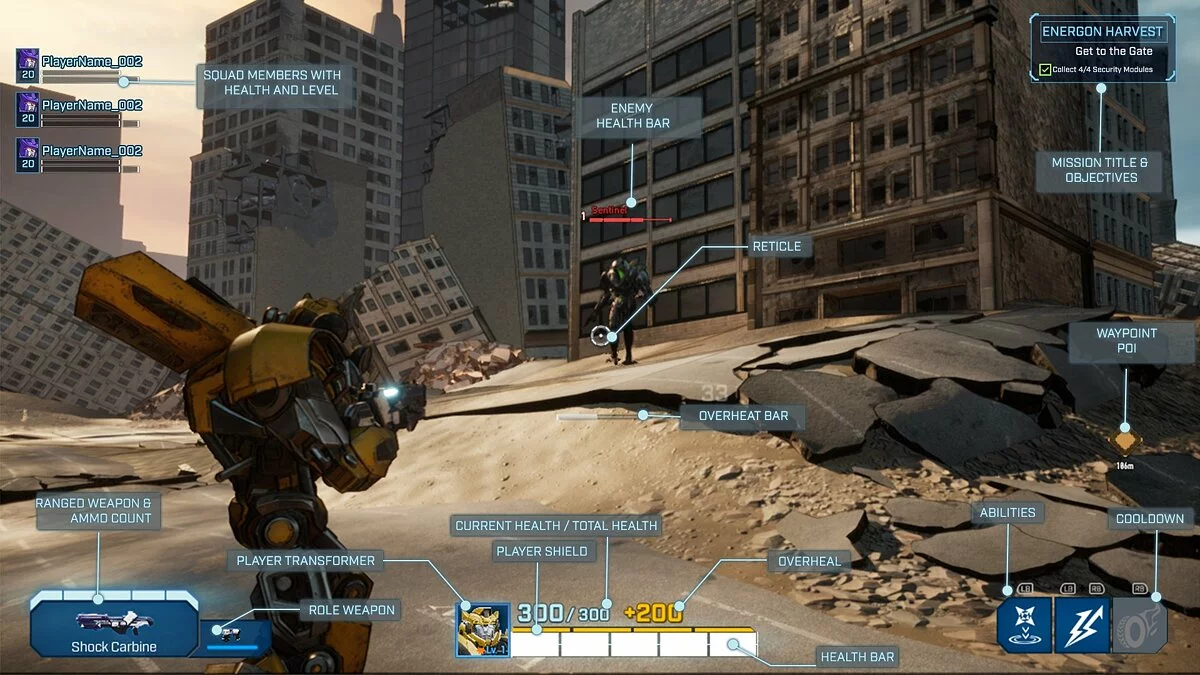The image size is (1200, 675).
Task: Trigger the lightning bolt ability
Action: pos(1082,626)
